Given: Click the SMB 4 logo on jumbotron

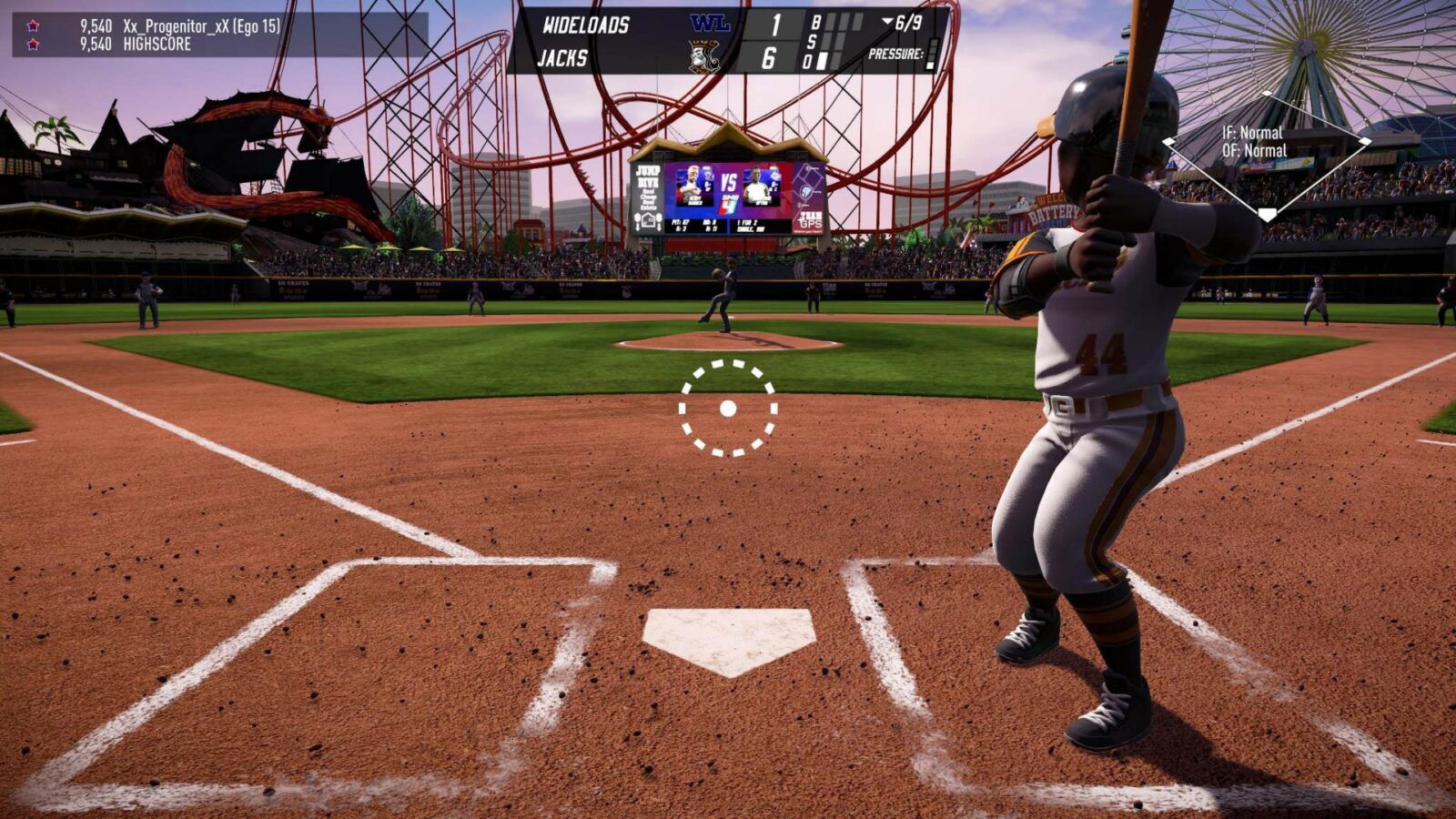Looking at the screenshot, I should 728,203.
